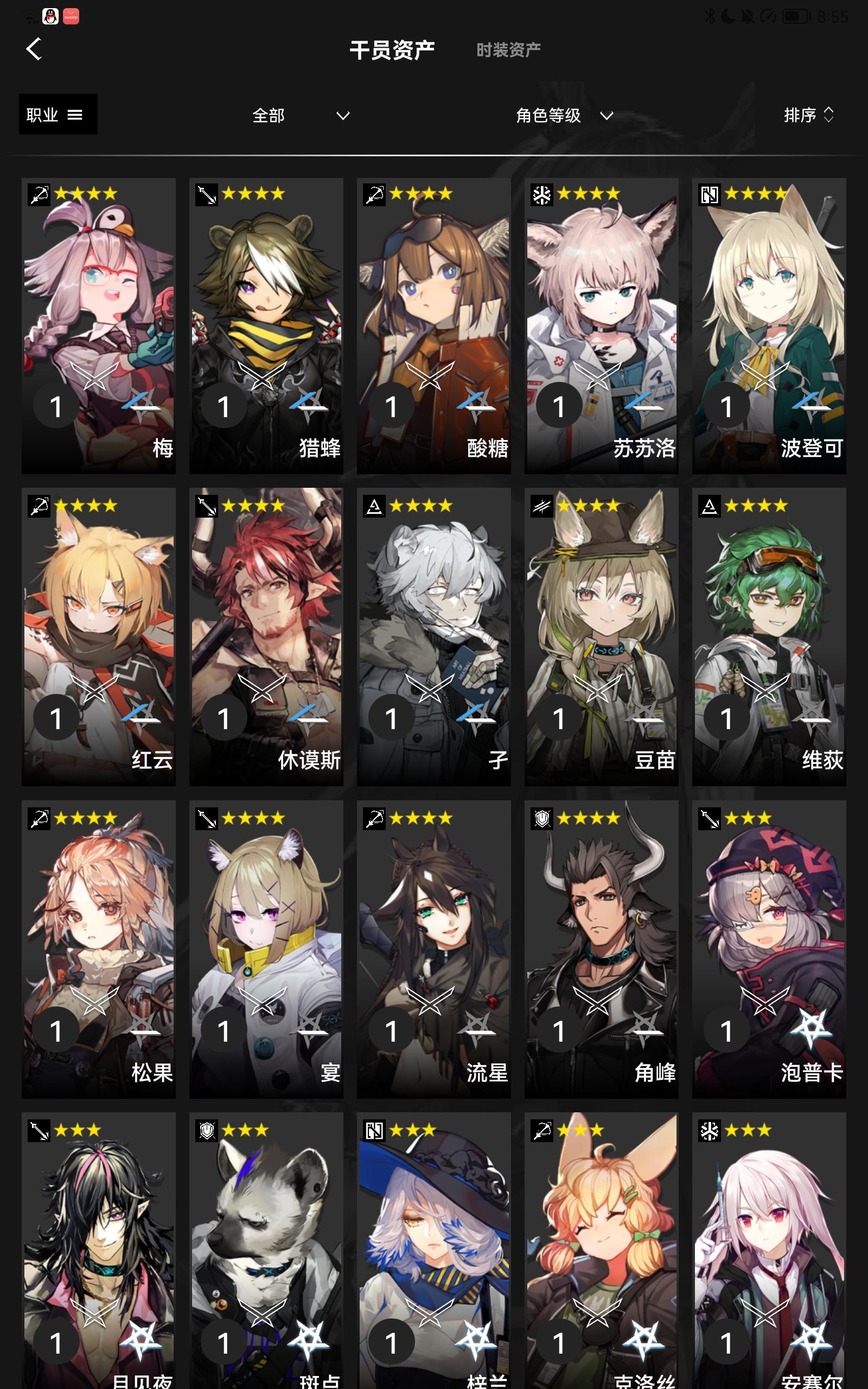Screen dimensions: 868x1389
Task: Open the QQ icon in the status bar
Action: (x=50, y=17)
